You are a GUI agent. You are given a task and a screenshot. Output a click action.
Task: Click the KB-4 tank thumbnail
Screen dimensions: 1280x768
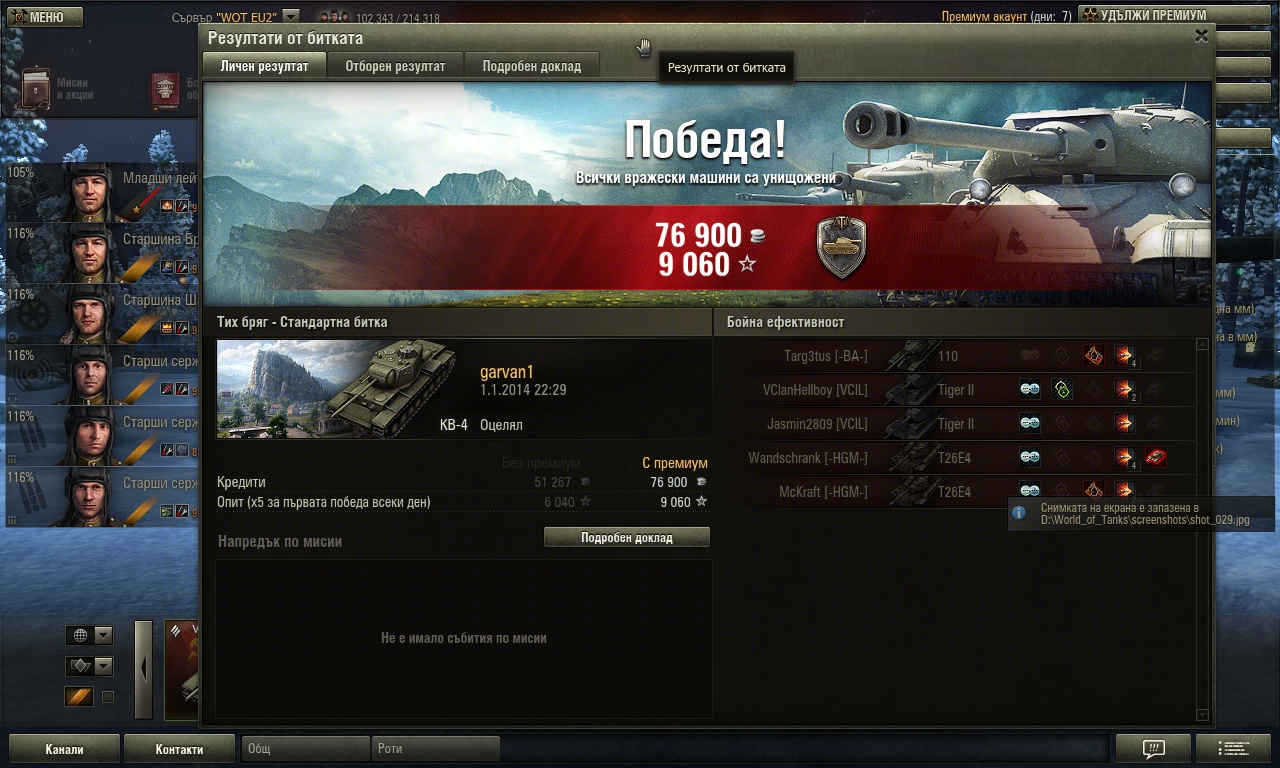(337, 389)
